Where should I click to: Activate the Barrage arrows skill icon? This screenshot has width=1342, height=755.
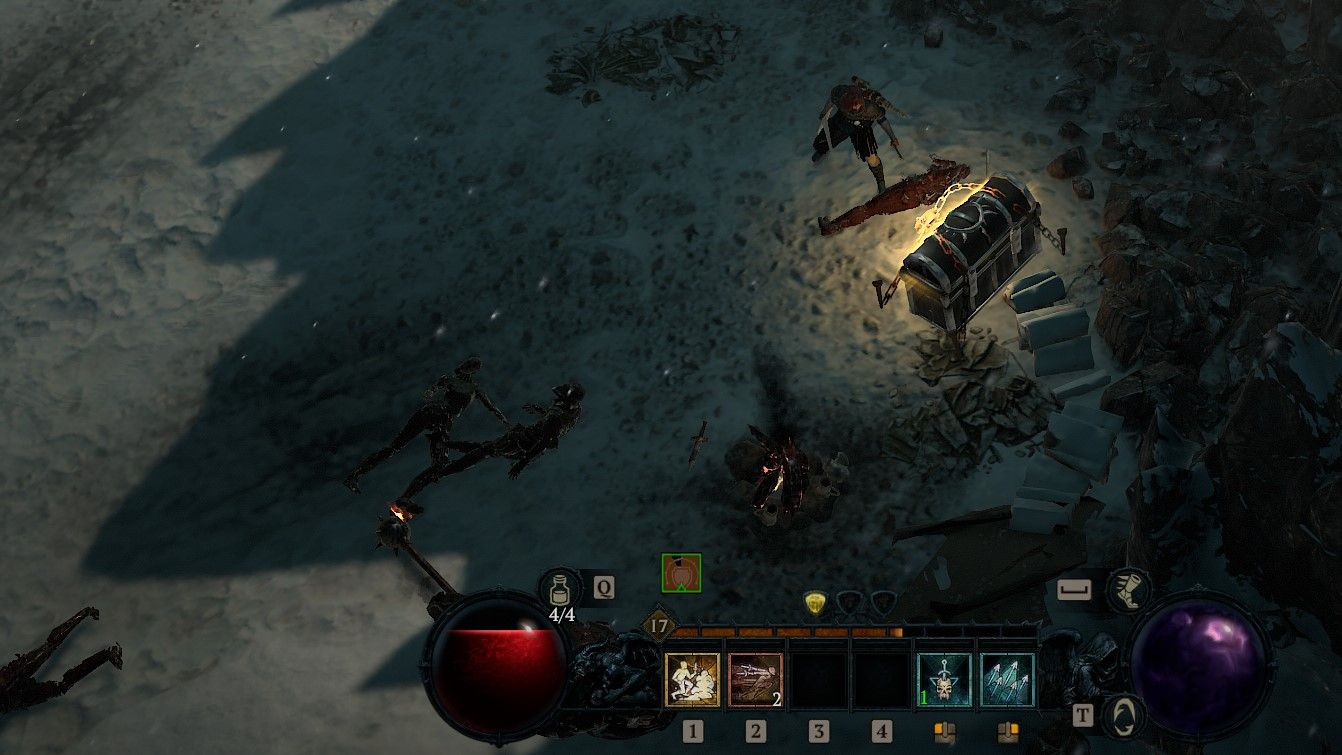pyautogui.click(x=1008, y=679)
